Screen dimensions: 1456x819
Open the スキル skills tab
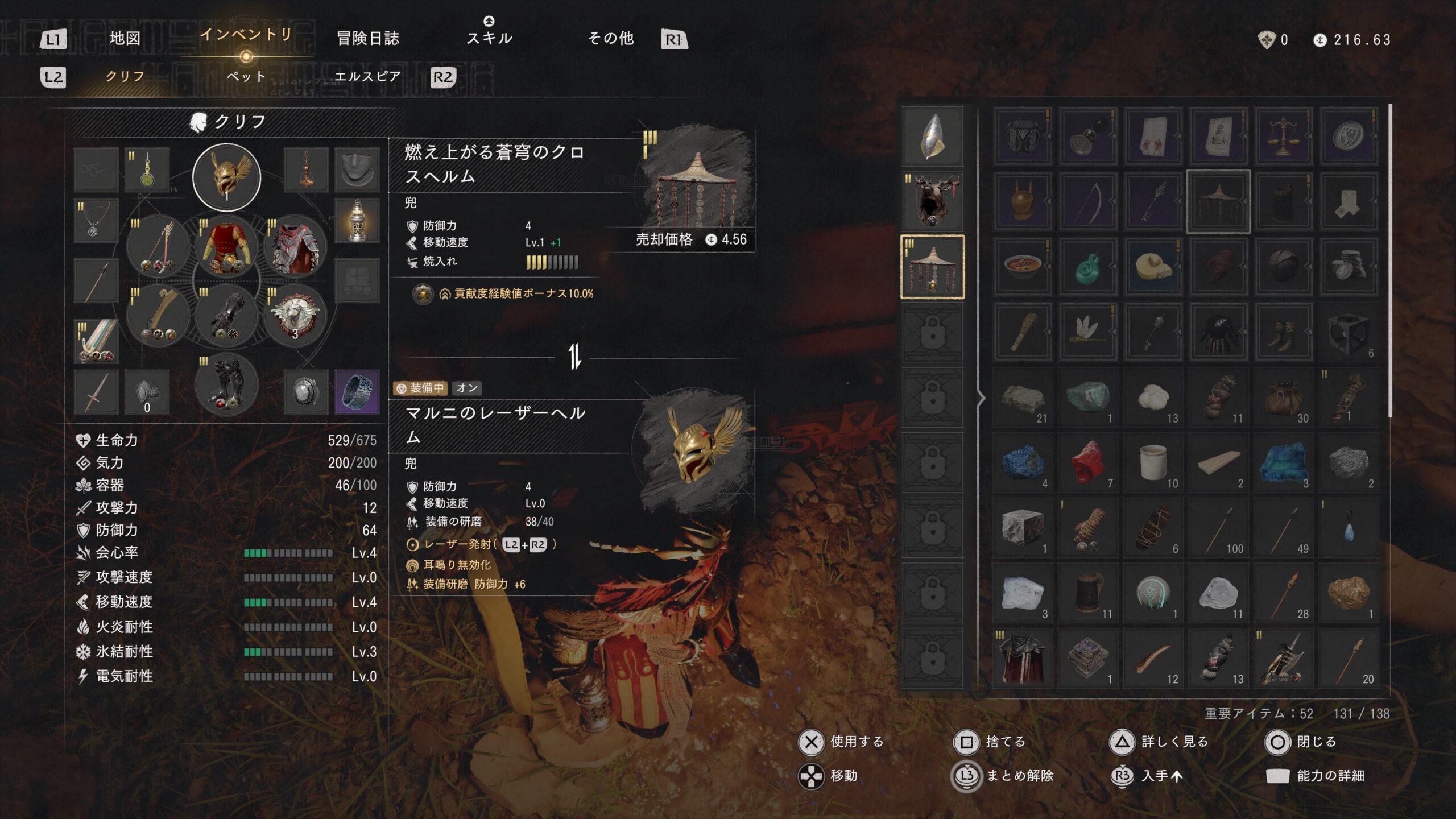click(489, 38)
